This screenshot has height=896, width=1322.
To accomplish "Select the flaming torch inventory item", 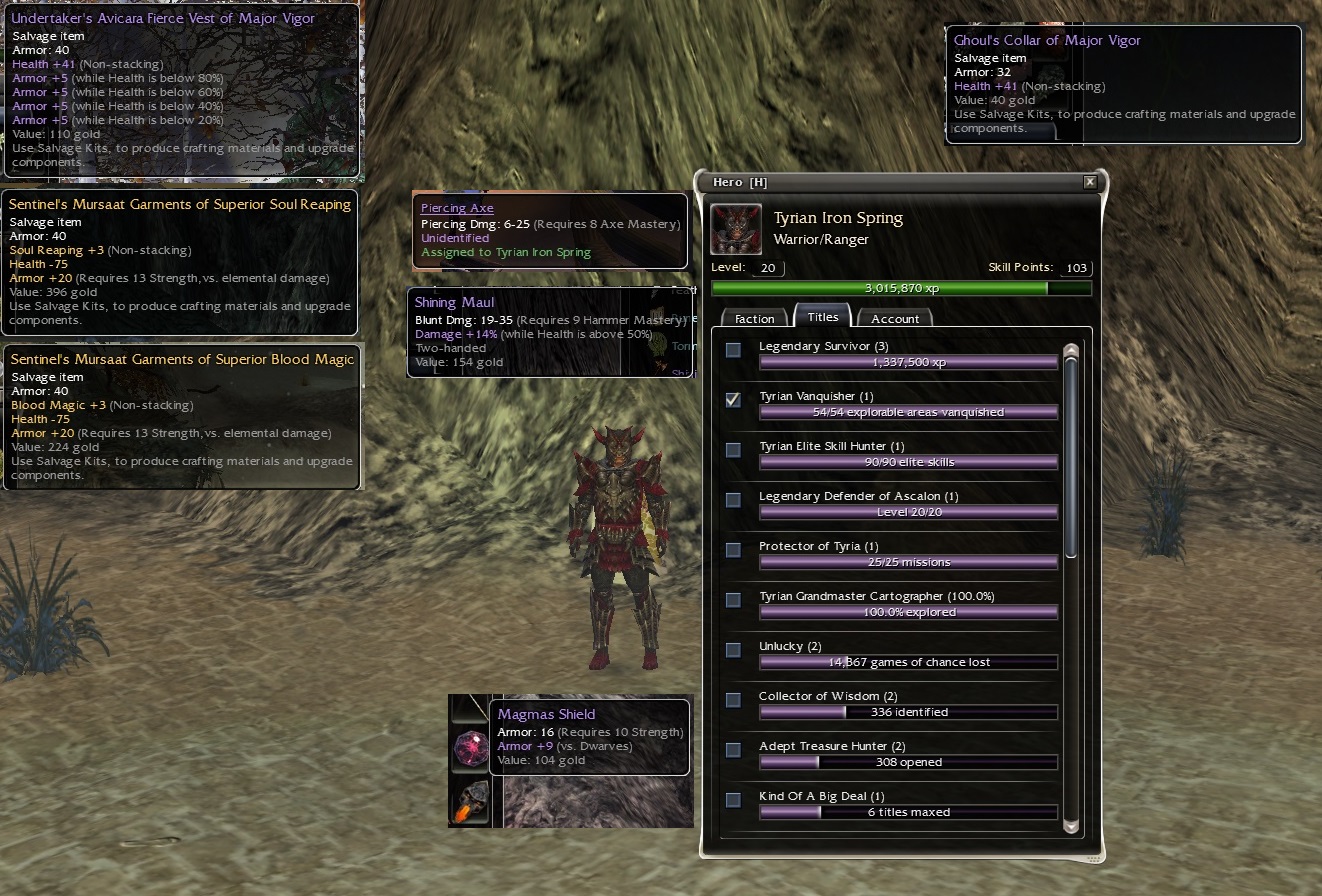I will coord(470,802).
